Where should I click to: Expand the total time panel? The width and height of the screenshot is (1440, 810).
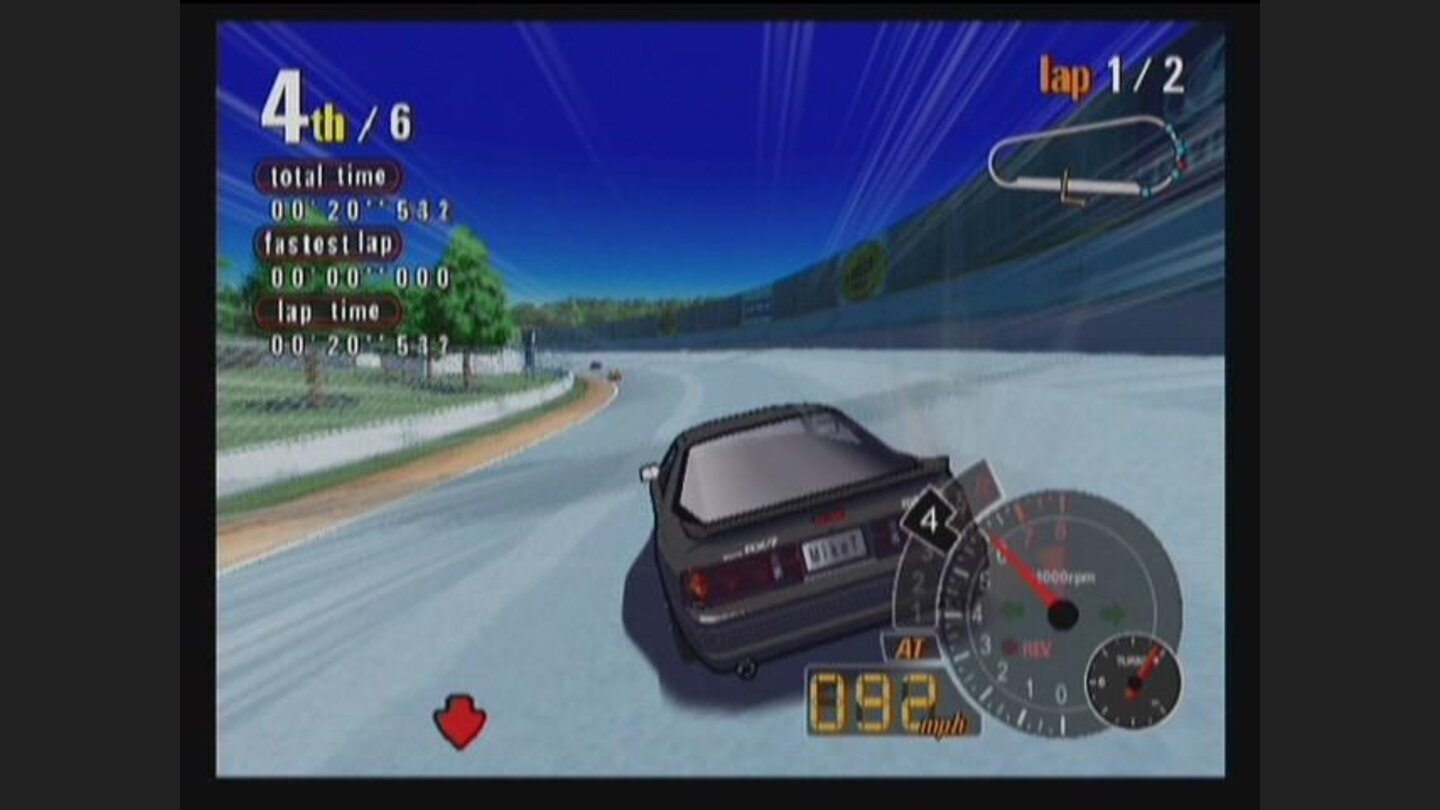(x=328, y=176)
